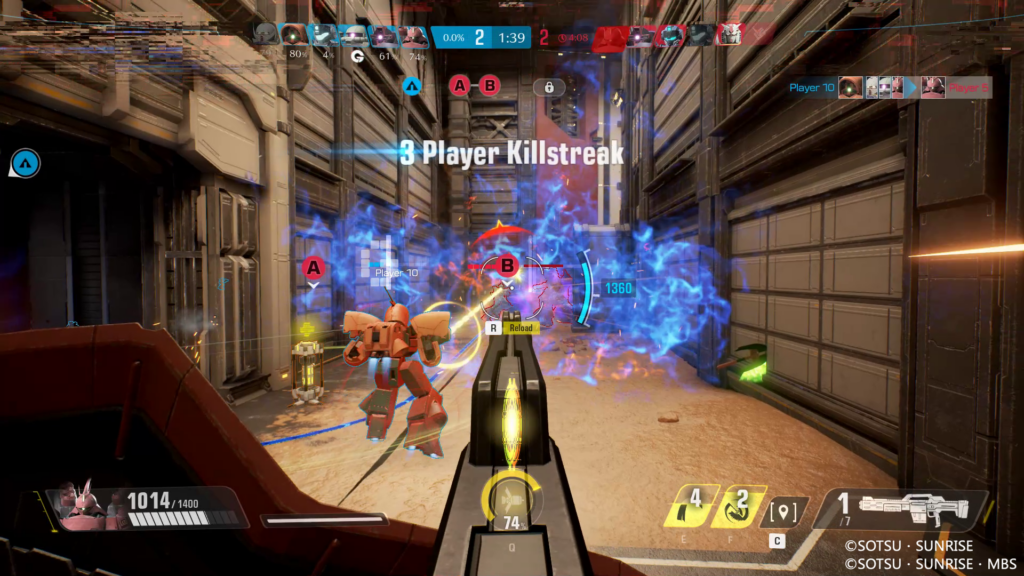Click the white Gundam red team portrait
The width and height of the screenshot is (1024, 576).
(729, 35)
